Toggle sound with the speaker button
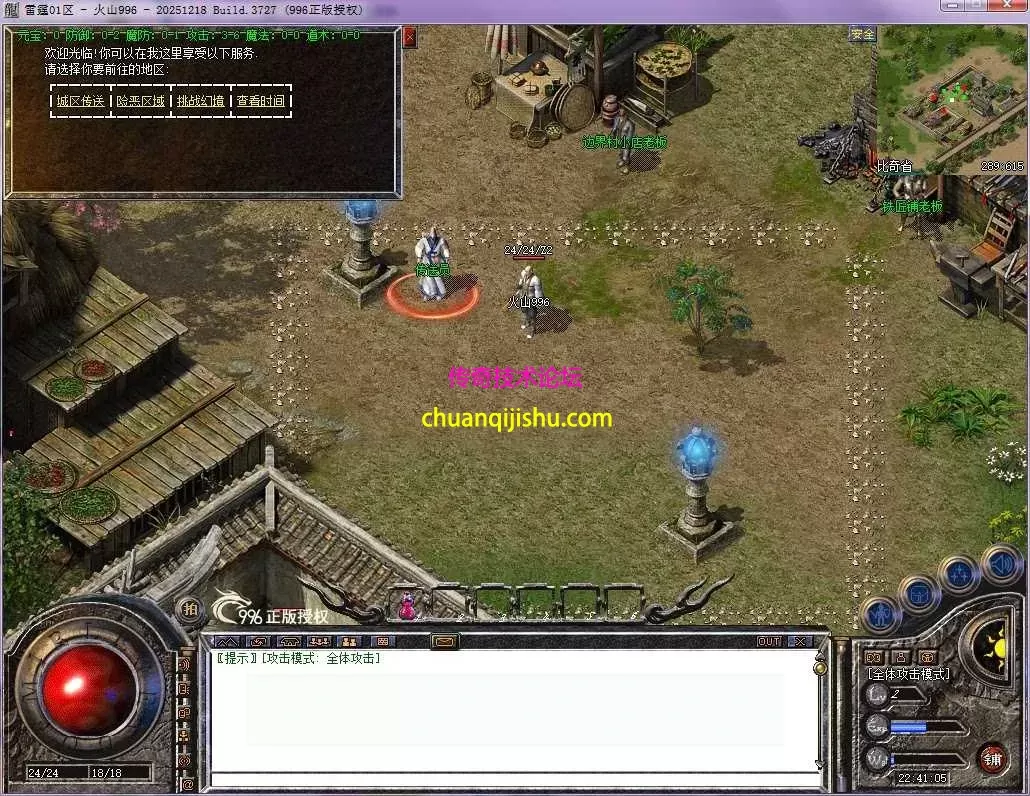1030x796 pixels. pyautogui.click(x=1000, y=563)
